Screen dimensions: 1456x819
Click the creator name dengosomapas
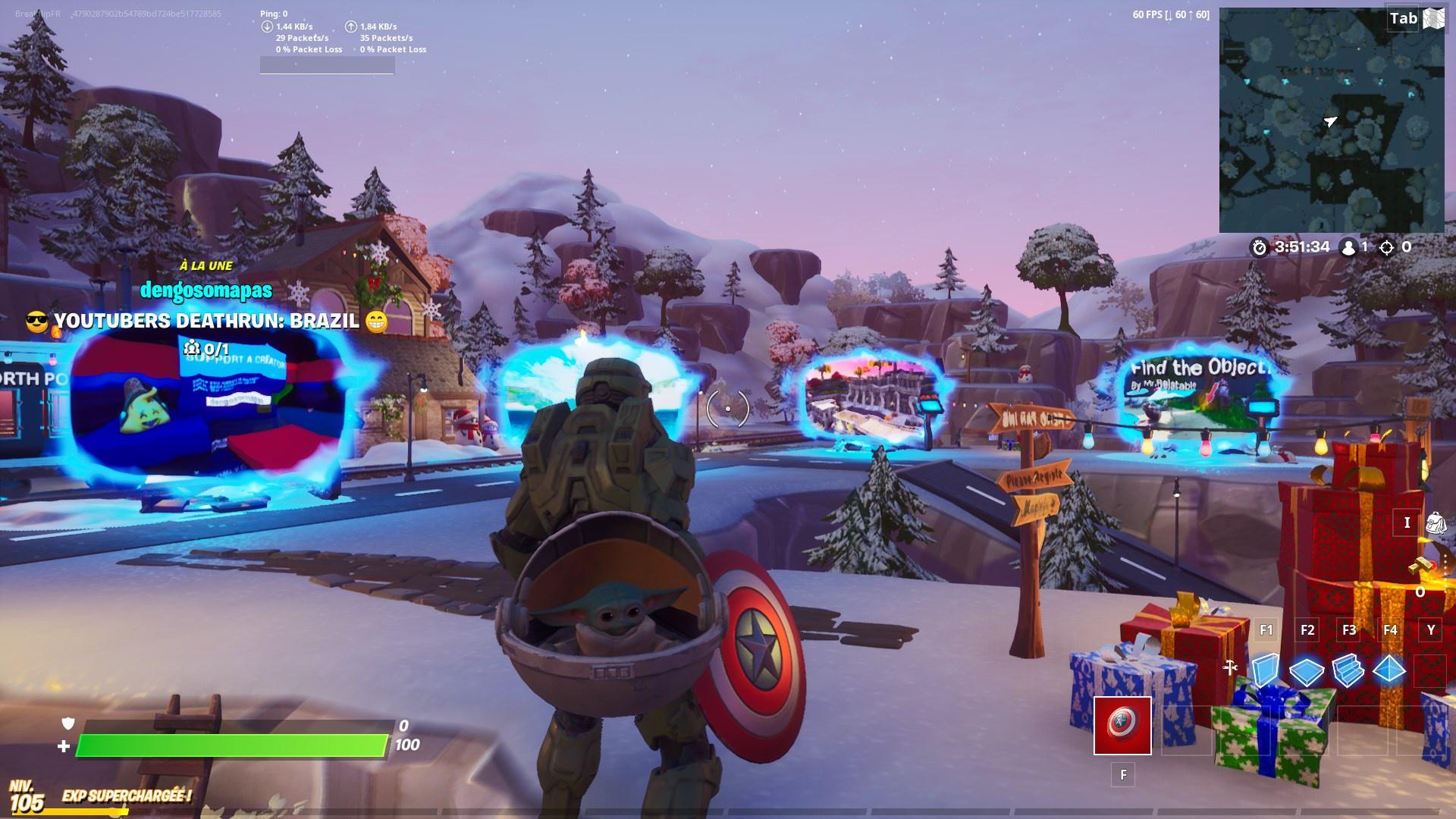[207, 289]
